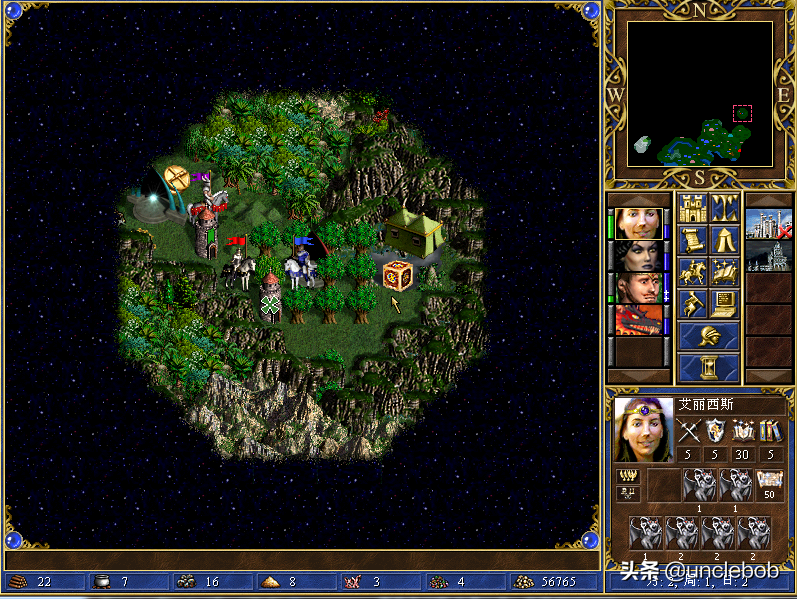
Task: Toggle the underground view button
Action: 724,209
